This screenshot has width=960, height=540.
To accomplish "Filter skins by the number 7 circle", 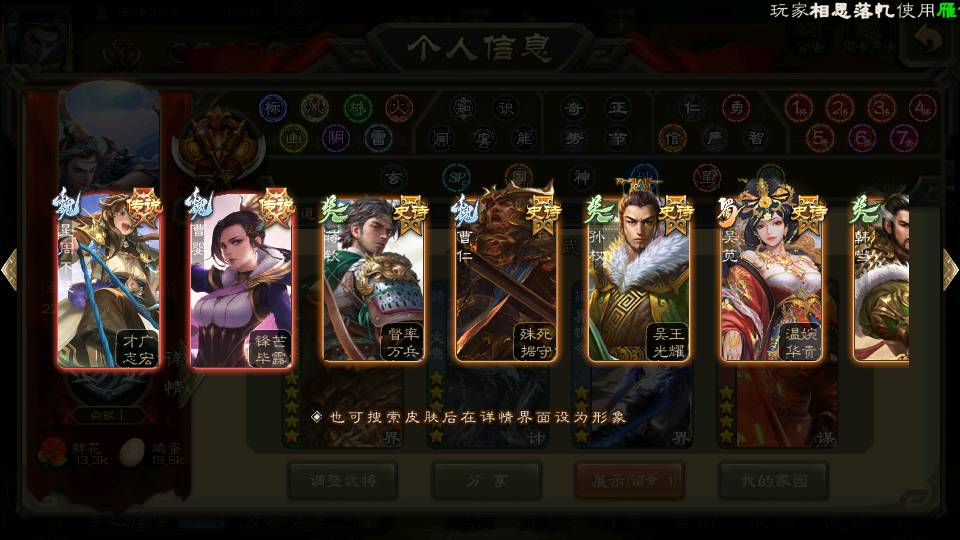I will [x=903, y=137].
